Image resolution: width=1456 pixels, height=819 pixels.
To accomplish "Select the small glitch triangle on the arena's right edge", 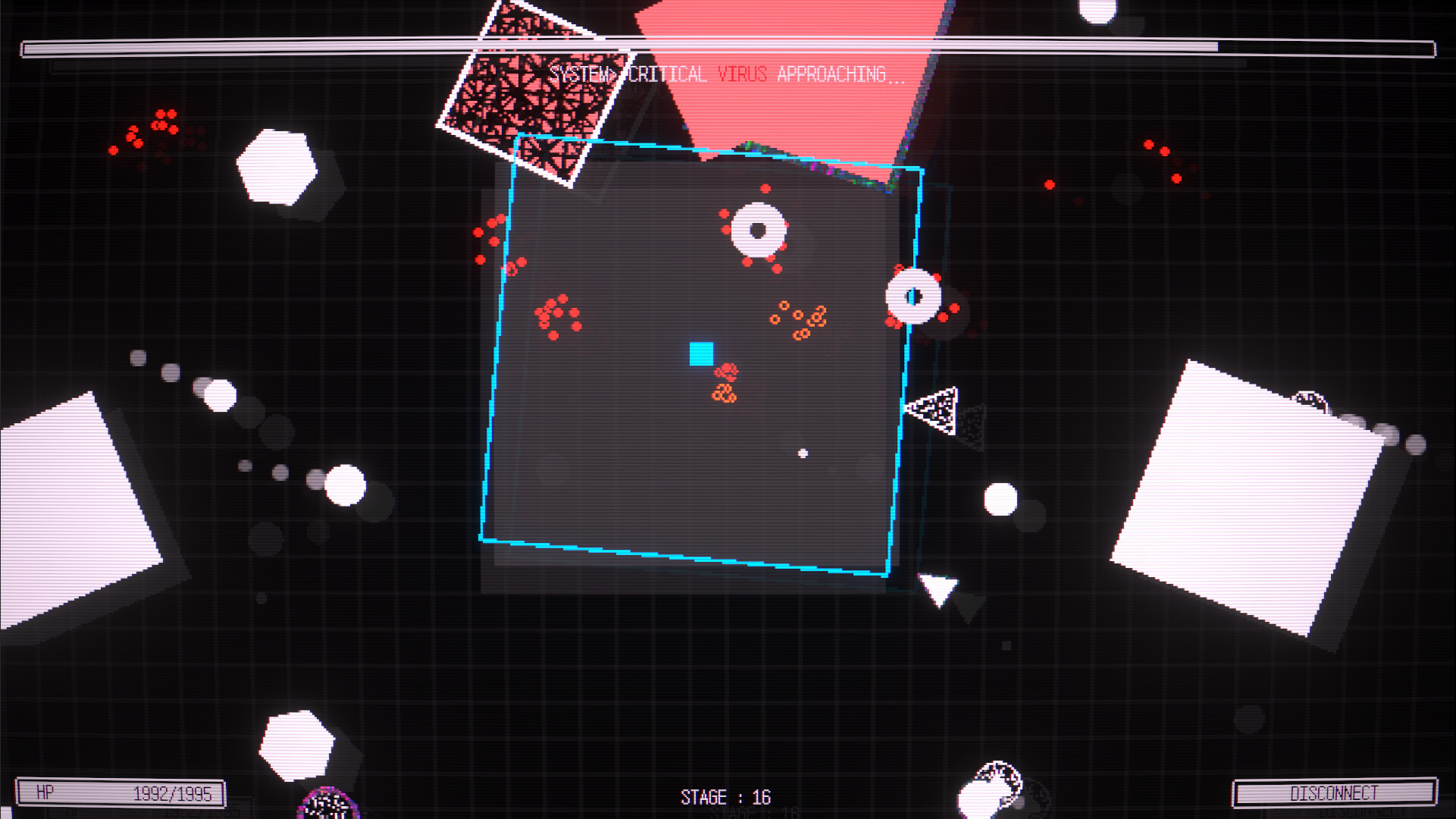I will 934,409.
